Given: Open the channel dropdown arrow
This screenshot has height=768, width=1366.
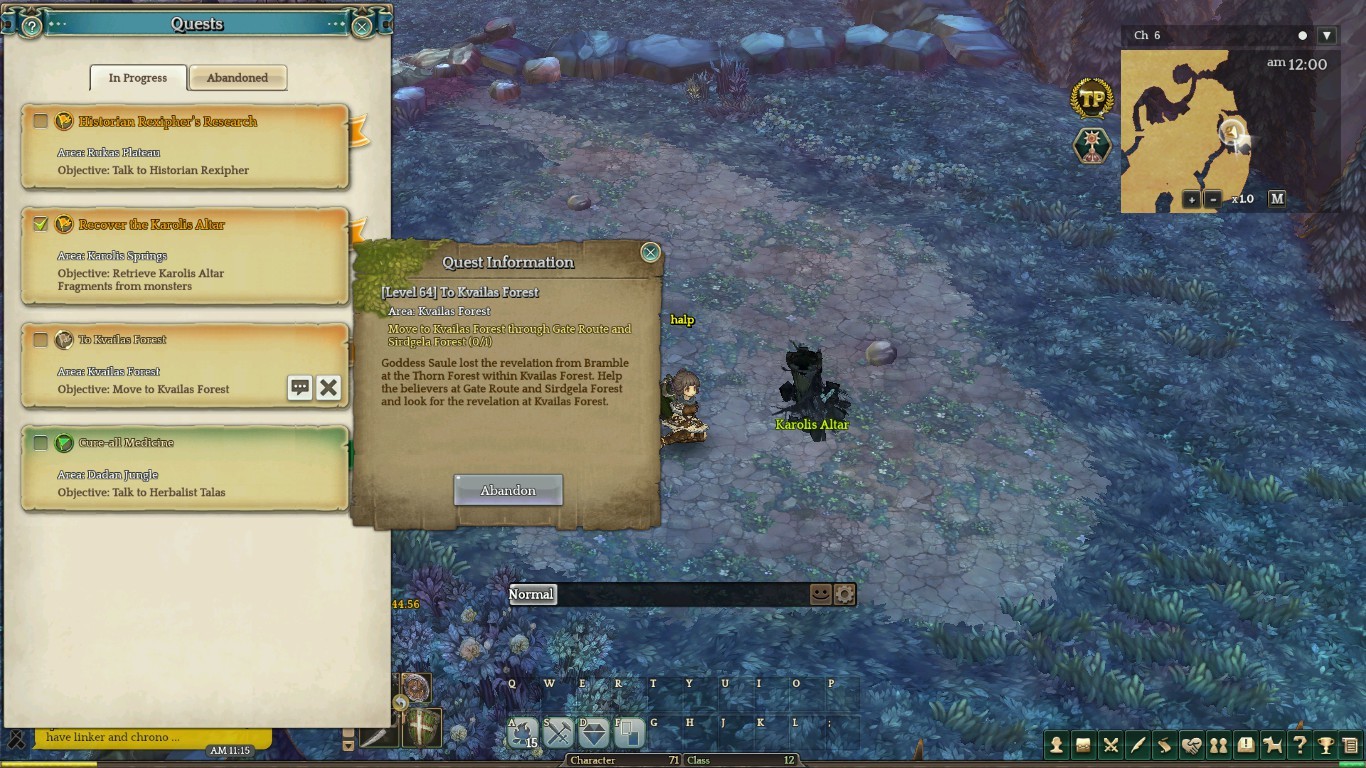Looking at the screenshot, I should tap(1327, 35).
